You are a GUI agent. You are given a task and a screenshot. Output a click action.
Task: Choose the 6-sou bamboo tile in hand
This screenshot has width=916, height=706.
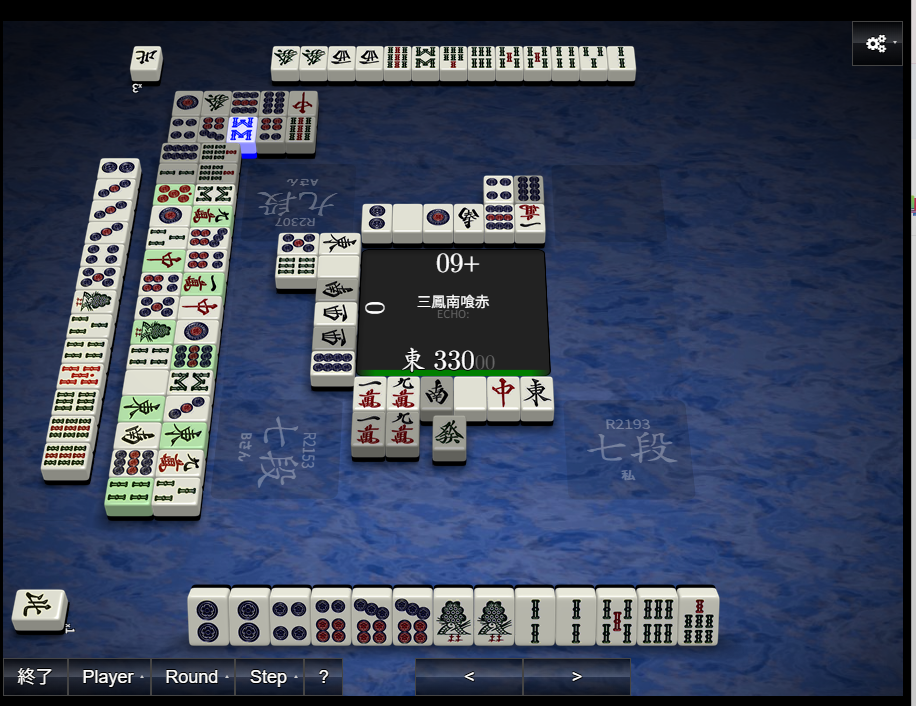(x=657, y=616)
